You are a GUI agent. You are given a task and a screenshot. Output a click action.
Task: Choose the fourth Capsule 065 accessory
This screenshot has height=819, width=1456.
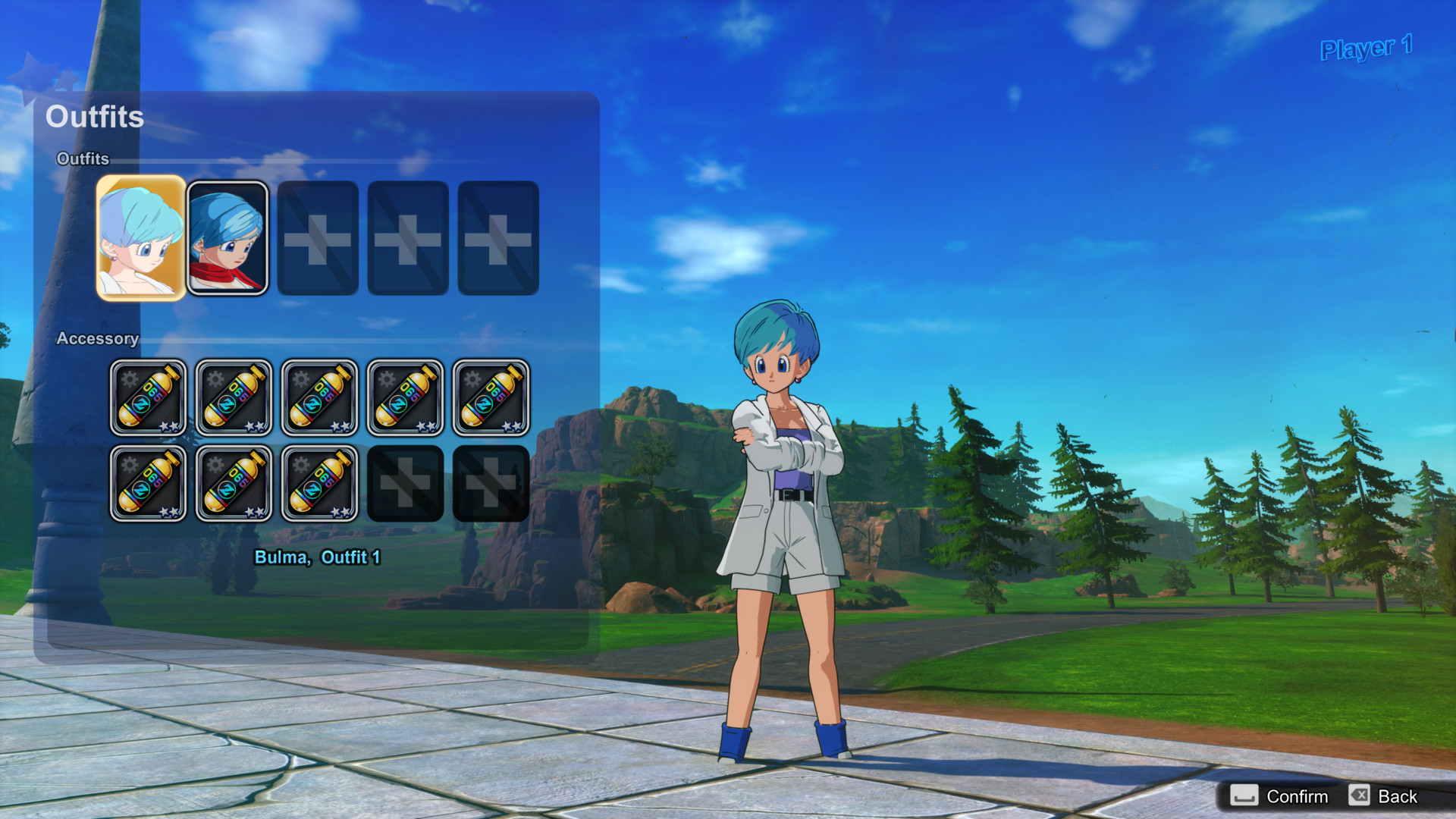[406, 397]
